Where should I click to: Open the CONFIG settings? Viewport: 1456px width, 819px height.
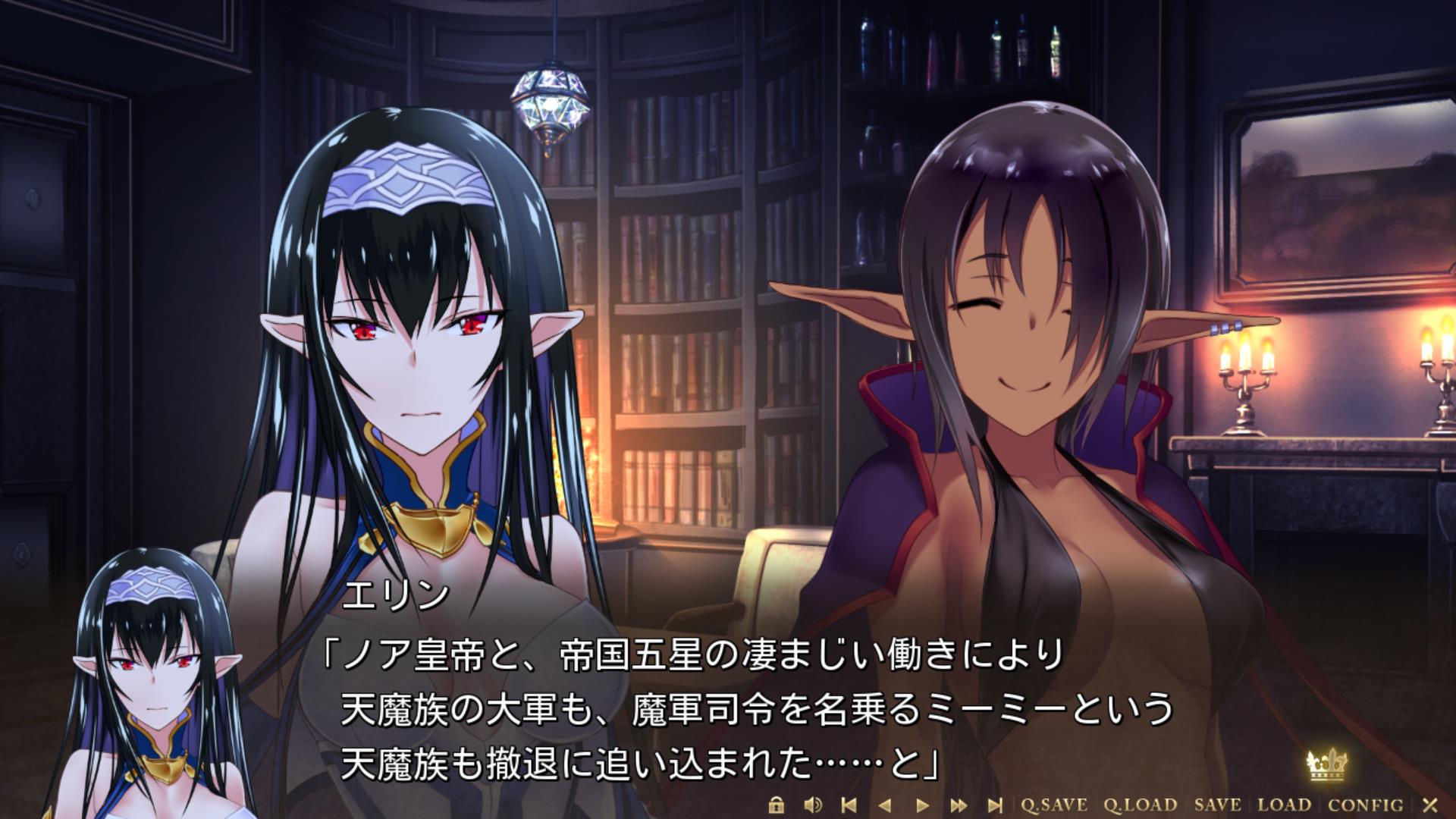(1365, 805)
